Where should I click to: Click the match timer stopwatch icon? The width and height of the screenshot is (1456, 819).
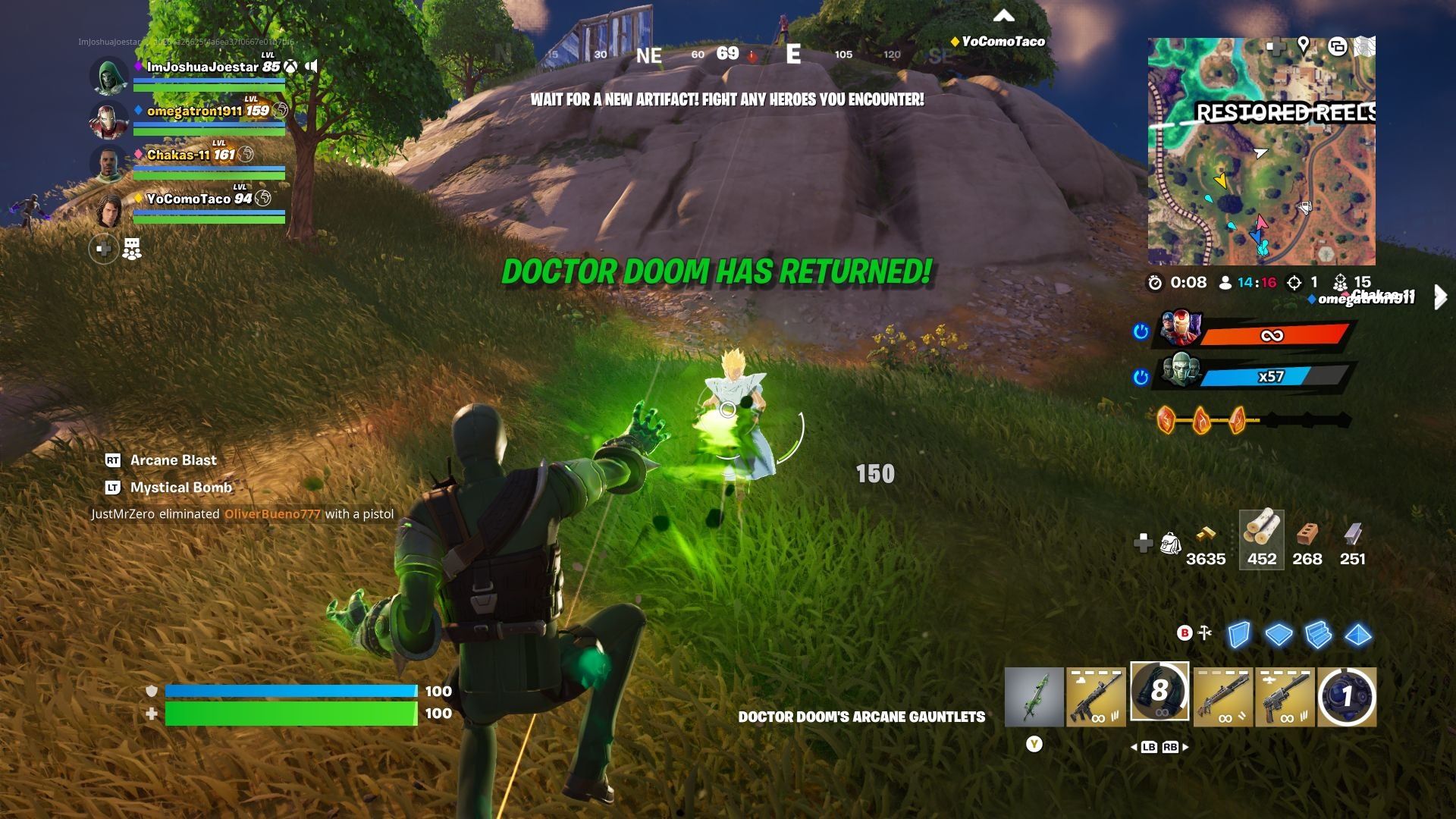point(1156,282)
